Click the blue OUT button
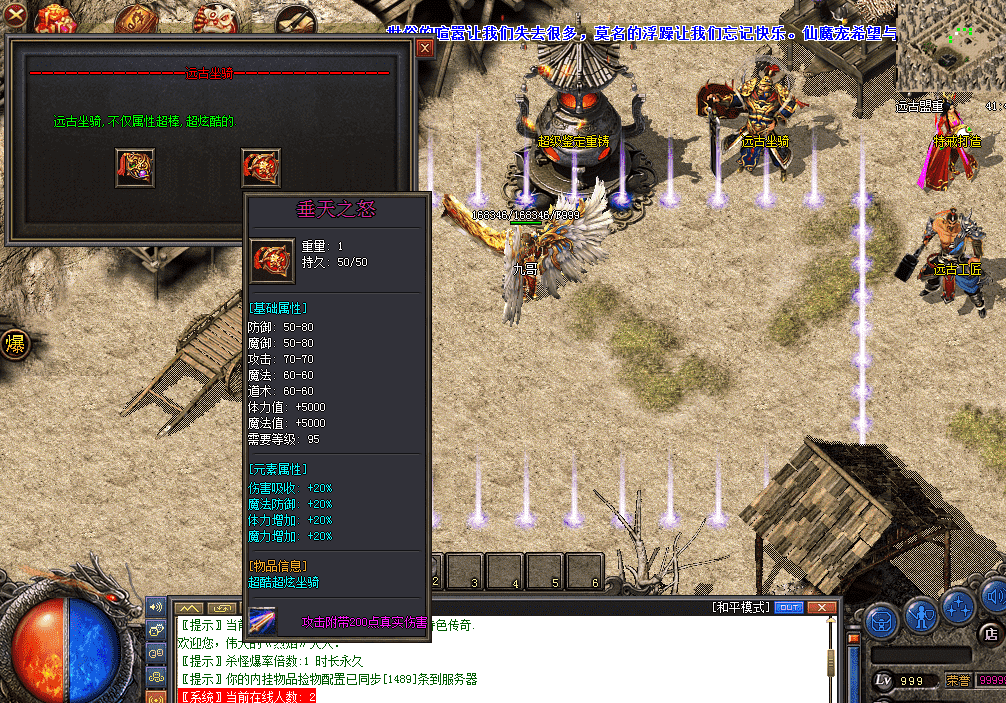 [789, 608]
